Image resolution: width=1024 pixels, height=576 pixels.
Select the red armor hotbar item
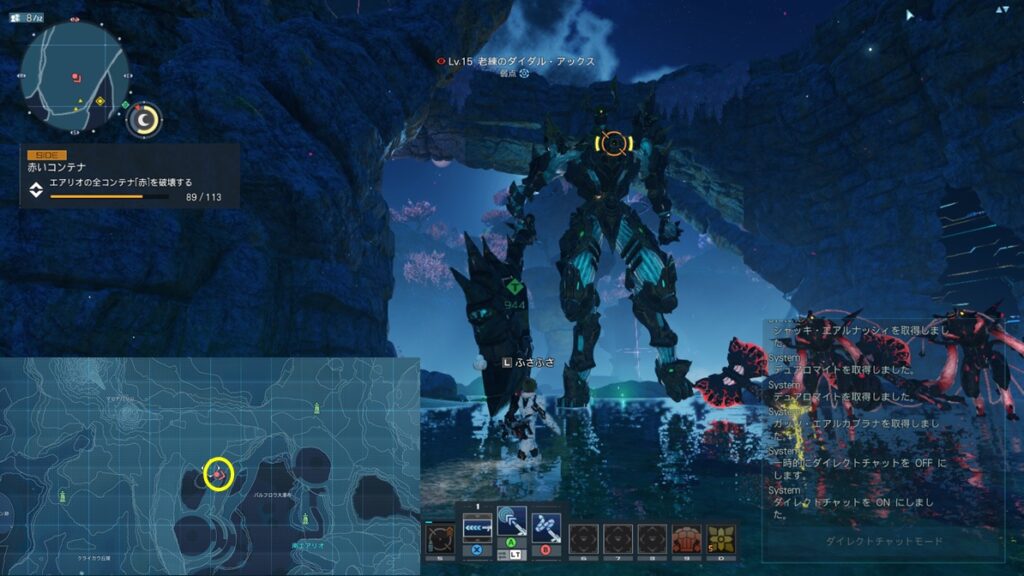[x=686, y=539]
